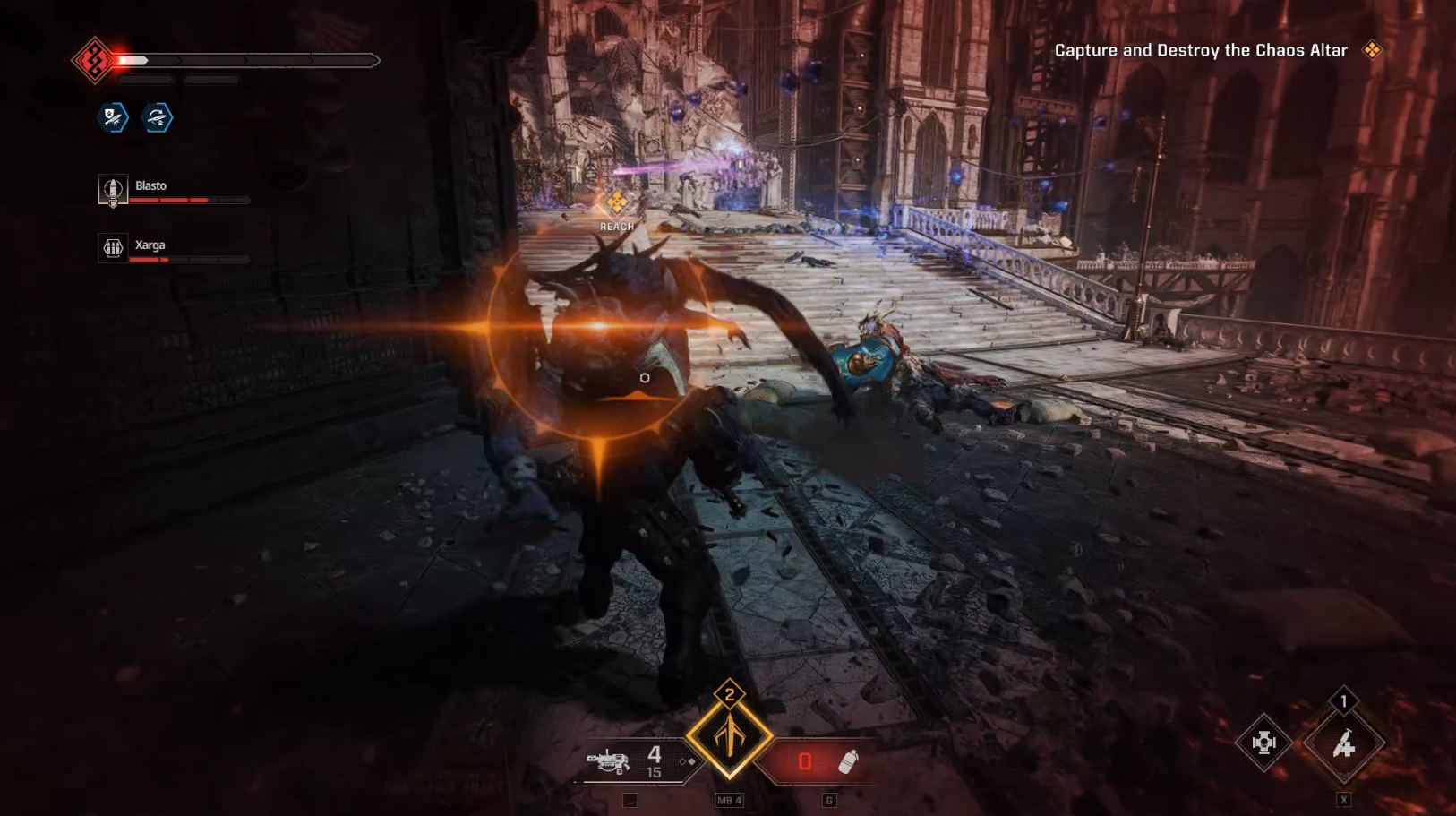Select the stimm injector icon marked with 1
The width and height of the screenshot is (1456, 816).
pyautogui.click(x=1342, y=745)
